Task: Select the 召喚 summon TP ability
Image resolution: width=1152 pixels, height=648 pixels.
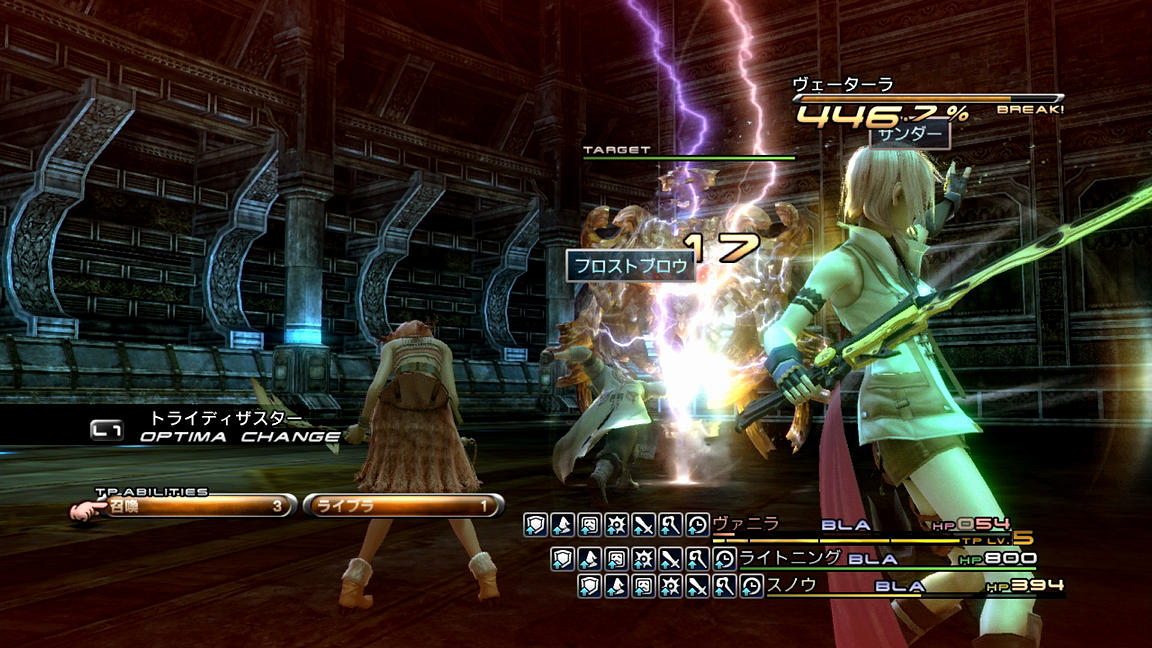Action: pyautogui.click(x=192, y=506)
